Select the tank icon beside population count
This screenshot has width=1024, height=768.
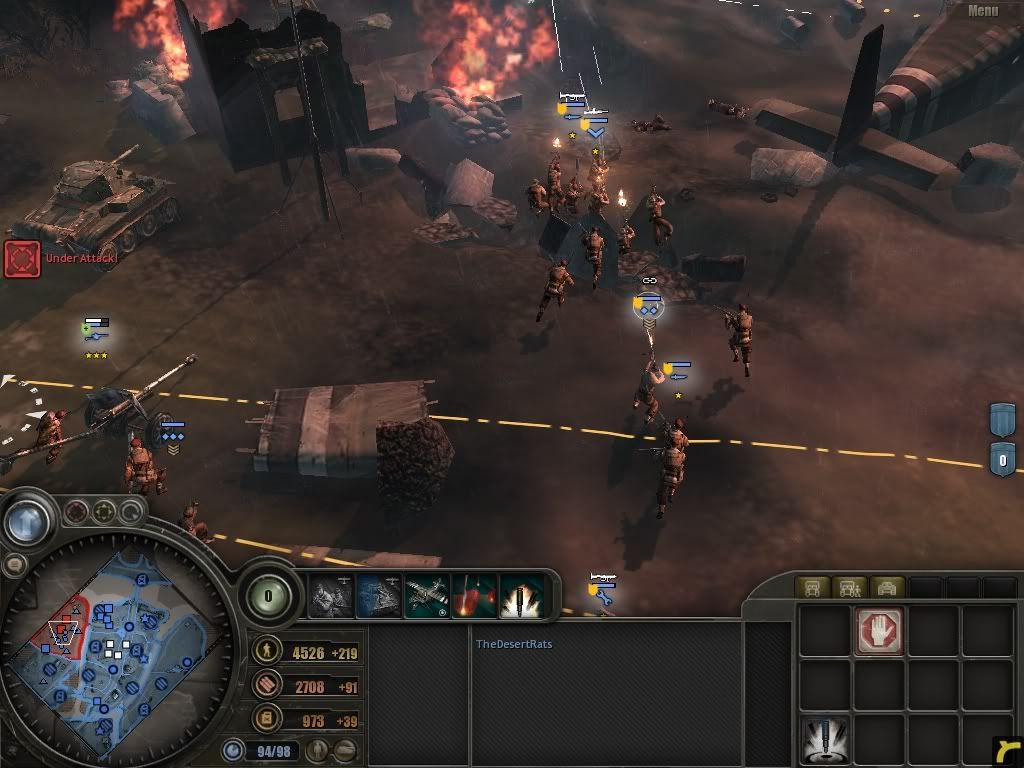point(344,750)
